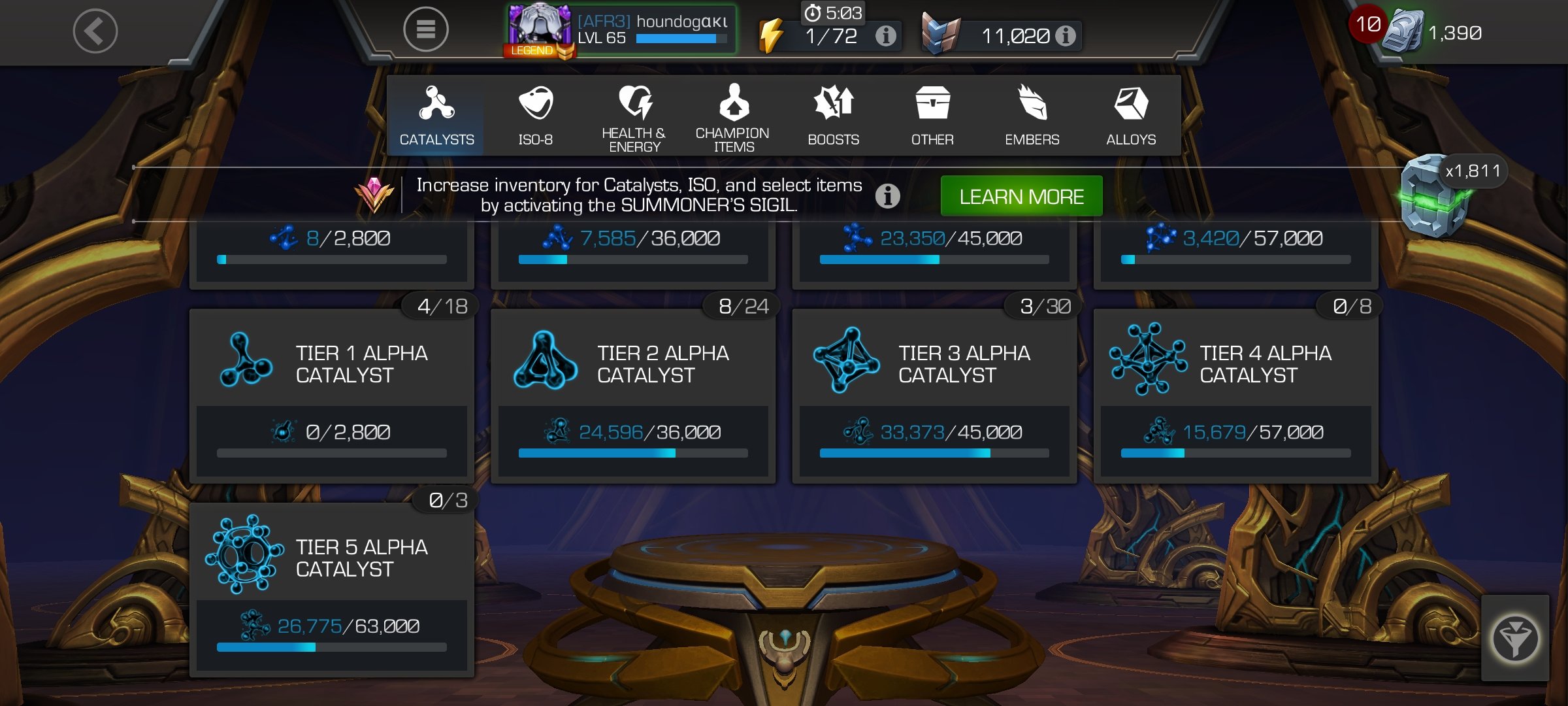The width and height of the screenshot is (1568, 706).
Task: Tap the back arrow to exit inventory
Action: click(x=97, y=30)
